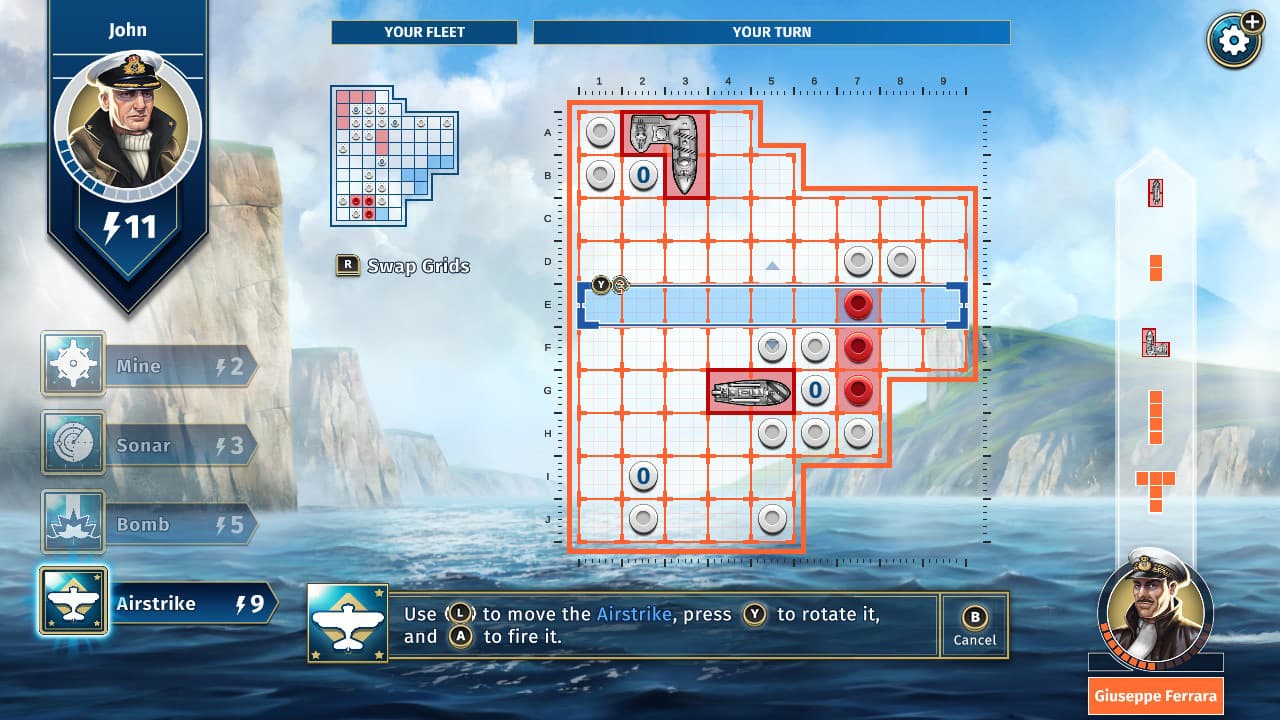Click the red hit peg in column 7 row E

[858, 305]
